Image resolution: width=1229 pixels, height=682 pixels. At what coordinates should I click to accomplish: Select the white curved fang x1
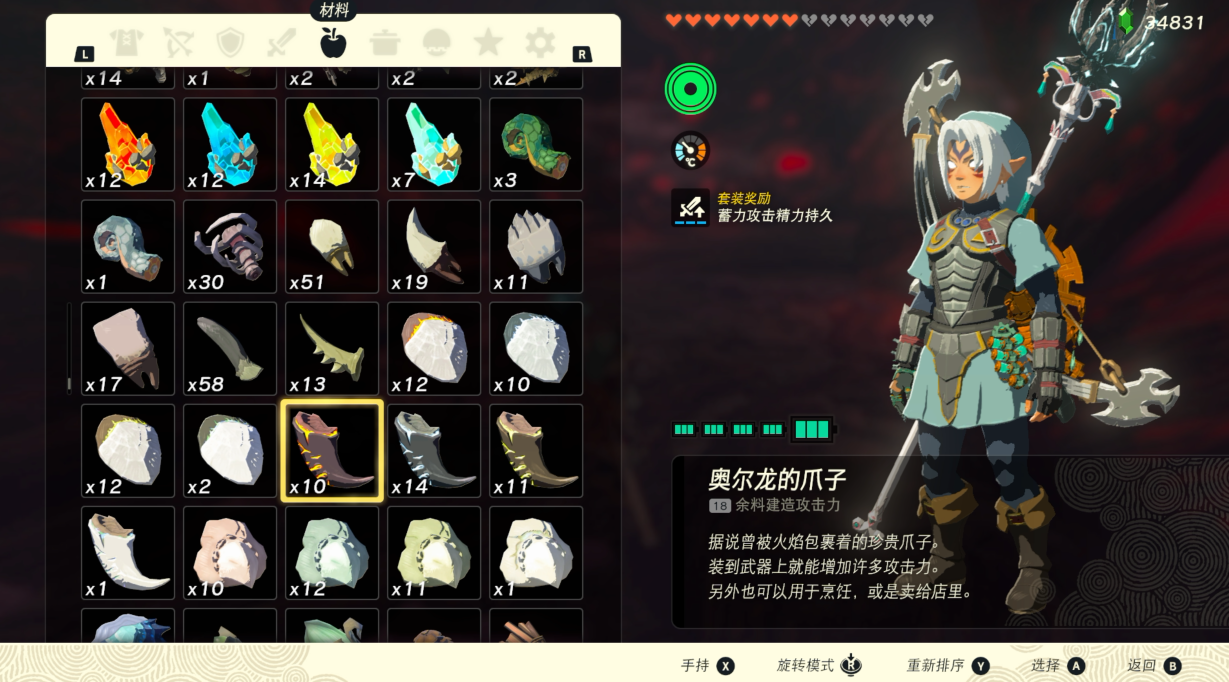click(x=128, y=552)
